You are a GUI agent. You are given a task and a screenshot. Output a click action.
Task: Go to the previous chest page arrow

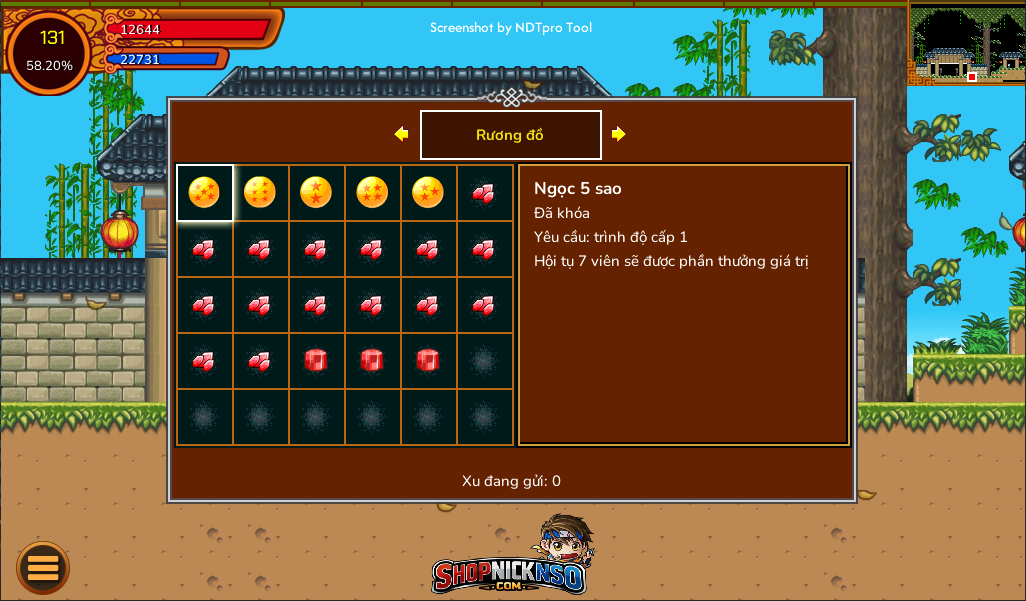401,134
